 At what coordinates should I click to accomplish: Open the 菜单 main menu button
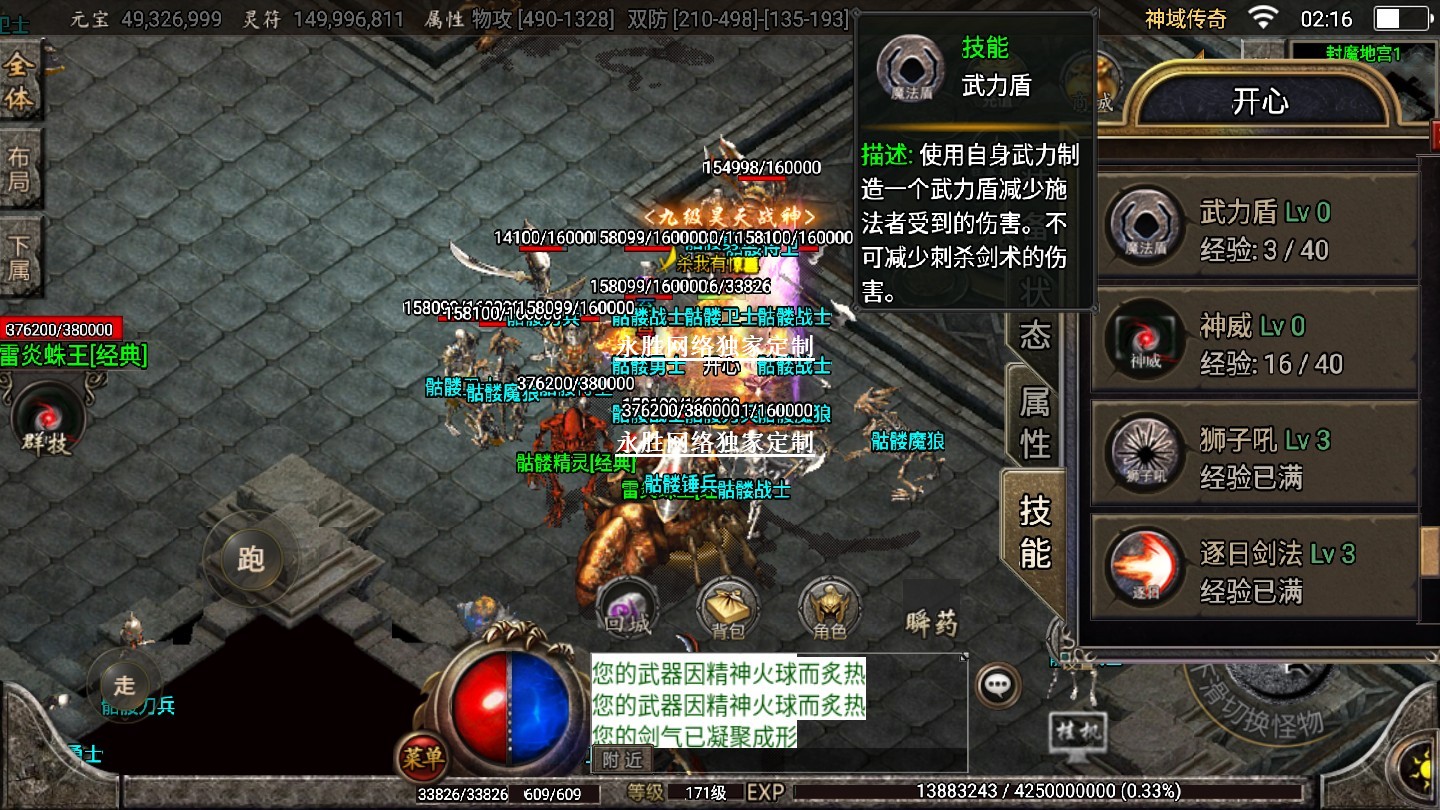[421, 757]
